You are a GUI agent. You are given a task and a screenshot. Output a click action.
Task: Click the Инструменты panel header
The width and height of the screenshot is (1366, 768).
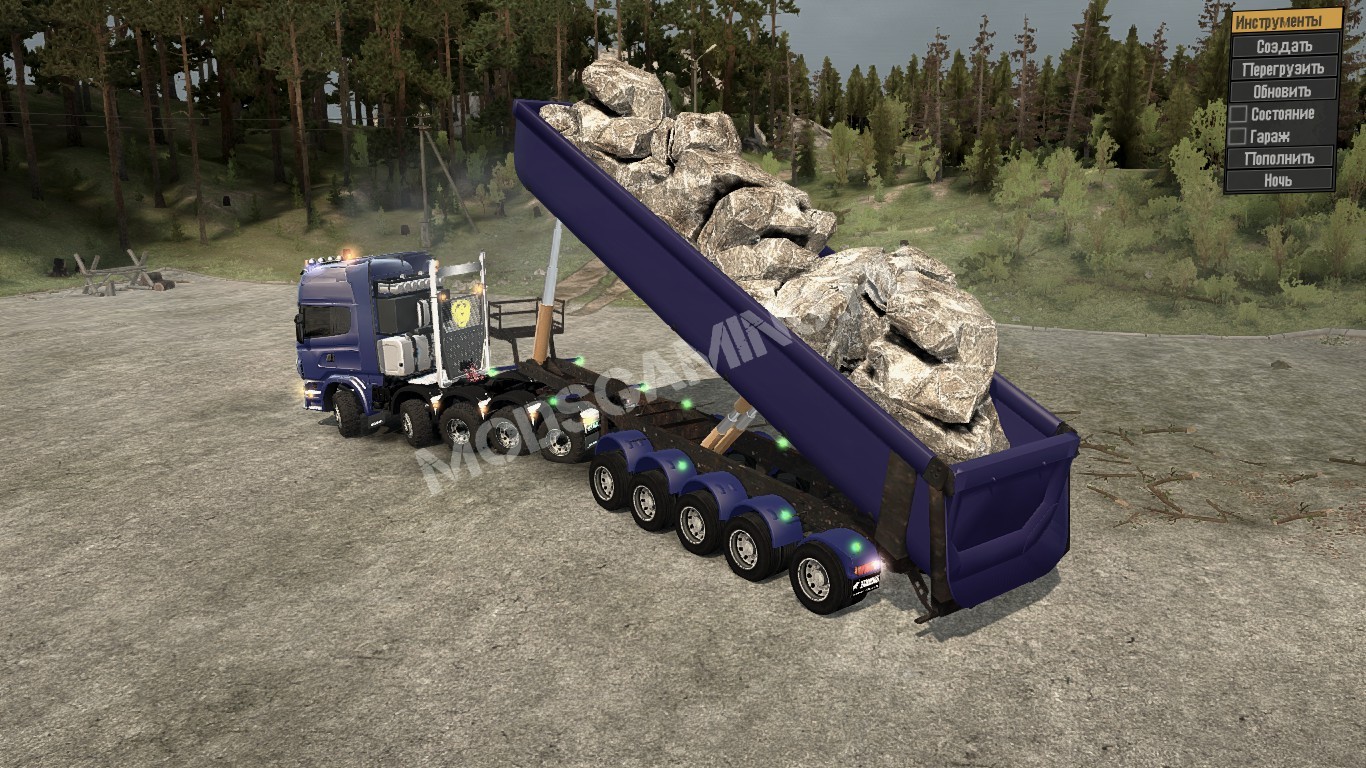(1284, 21)
